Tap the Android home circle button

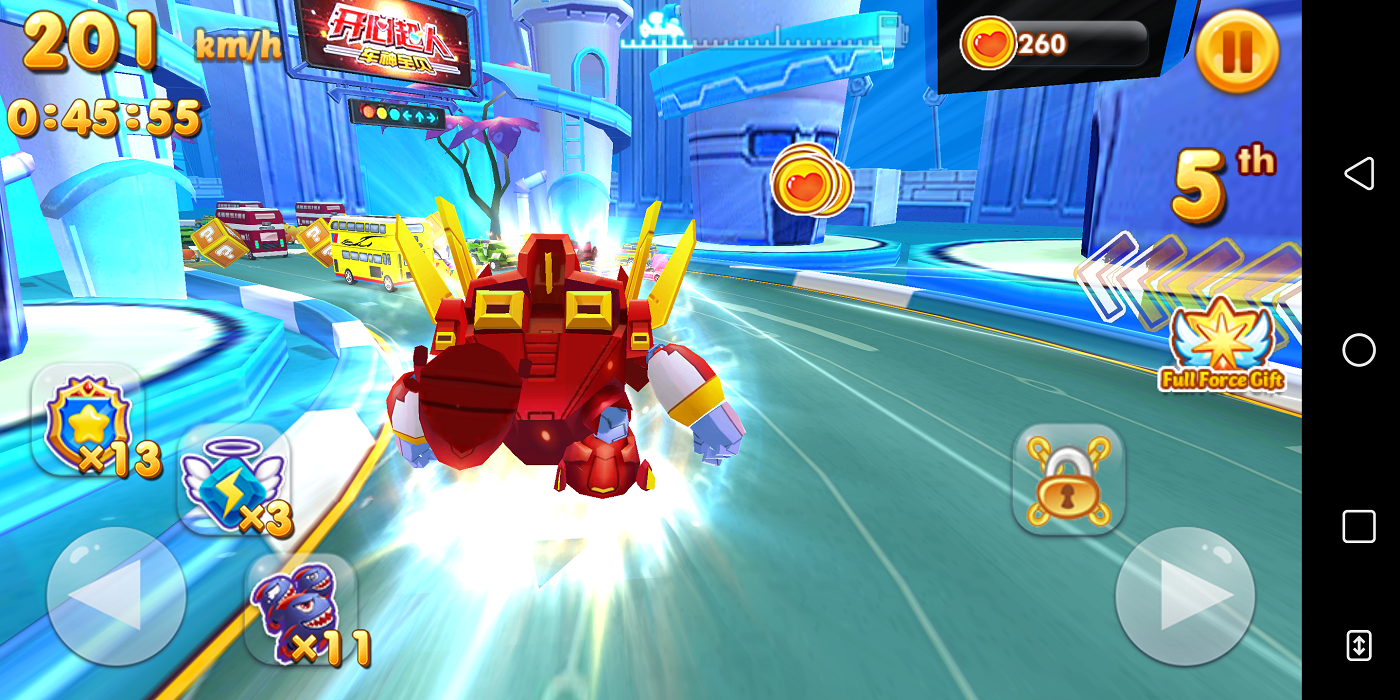click(x=1358, y=350)
